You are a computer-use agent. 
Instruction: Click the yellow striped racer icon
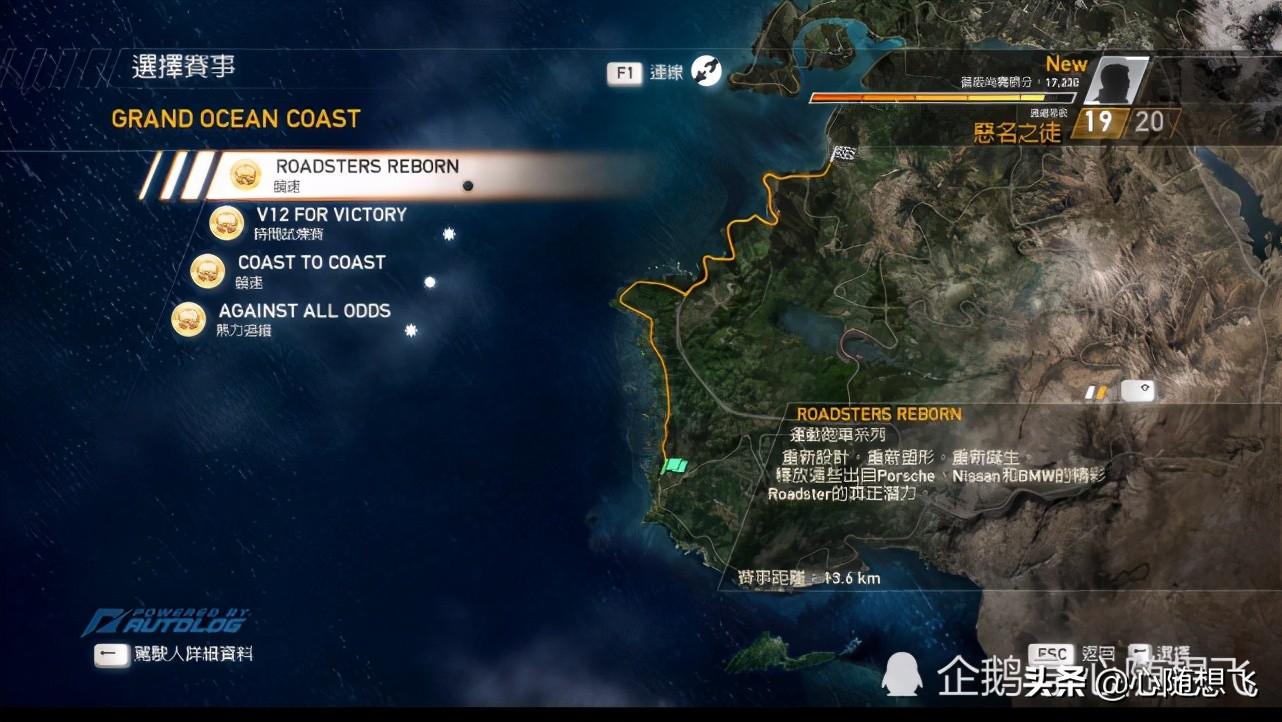1097,392
